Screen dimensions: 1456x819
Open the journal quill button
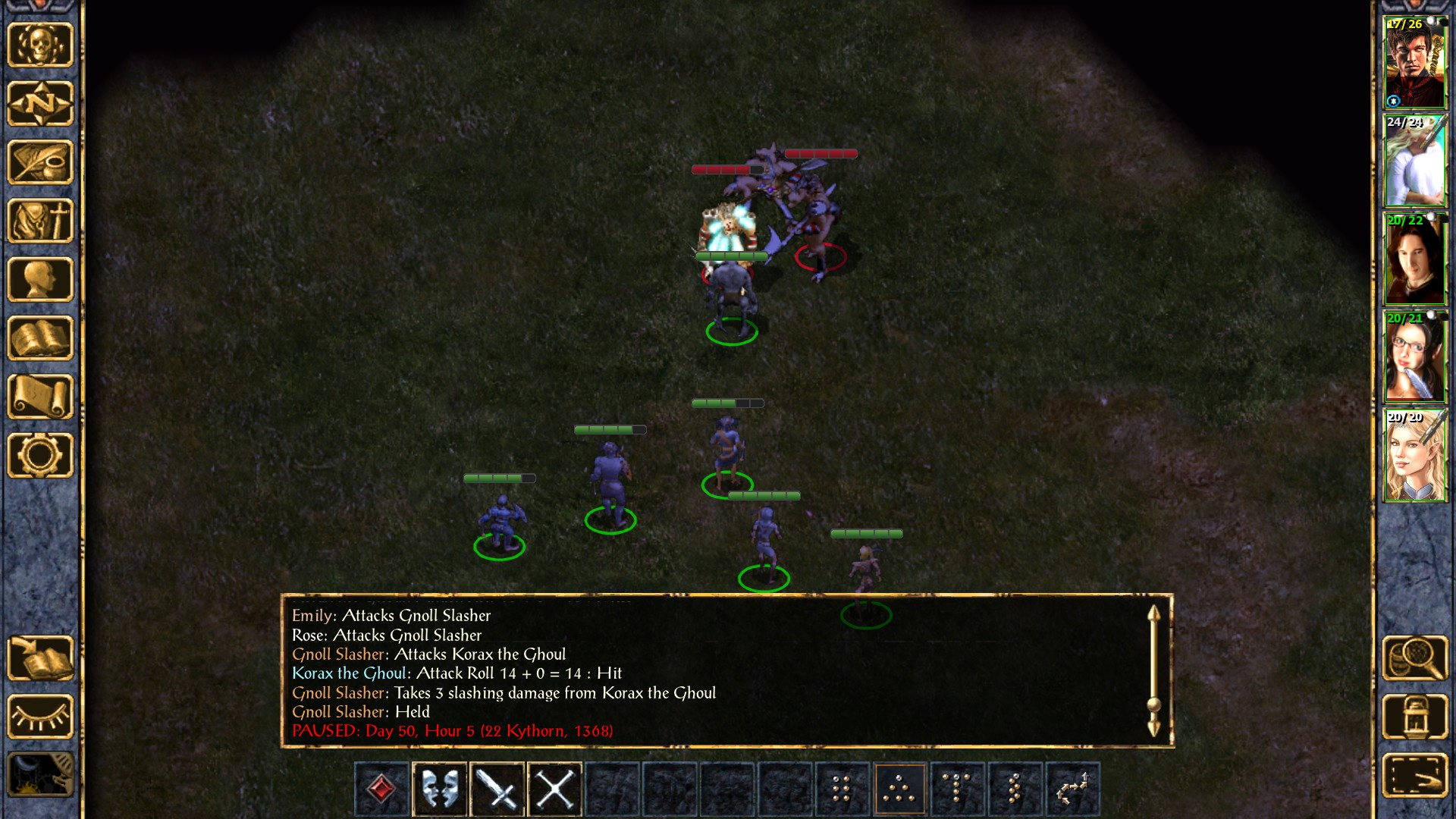(x=40, y=162)
